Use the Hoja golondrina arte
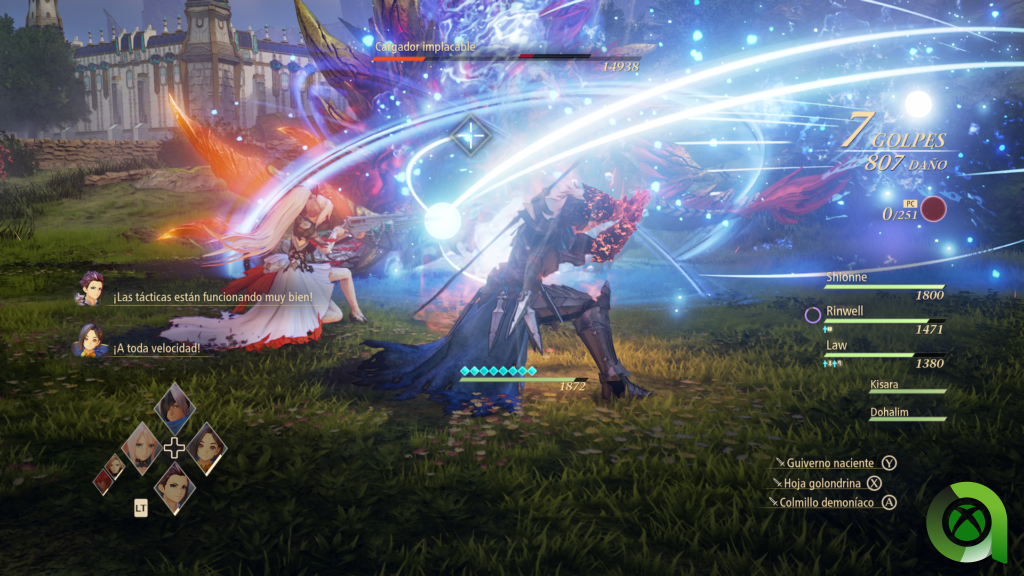Viewport: 1024px width, 576px height. click(x=823, y=483)
